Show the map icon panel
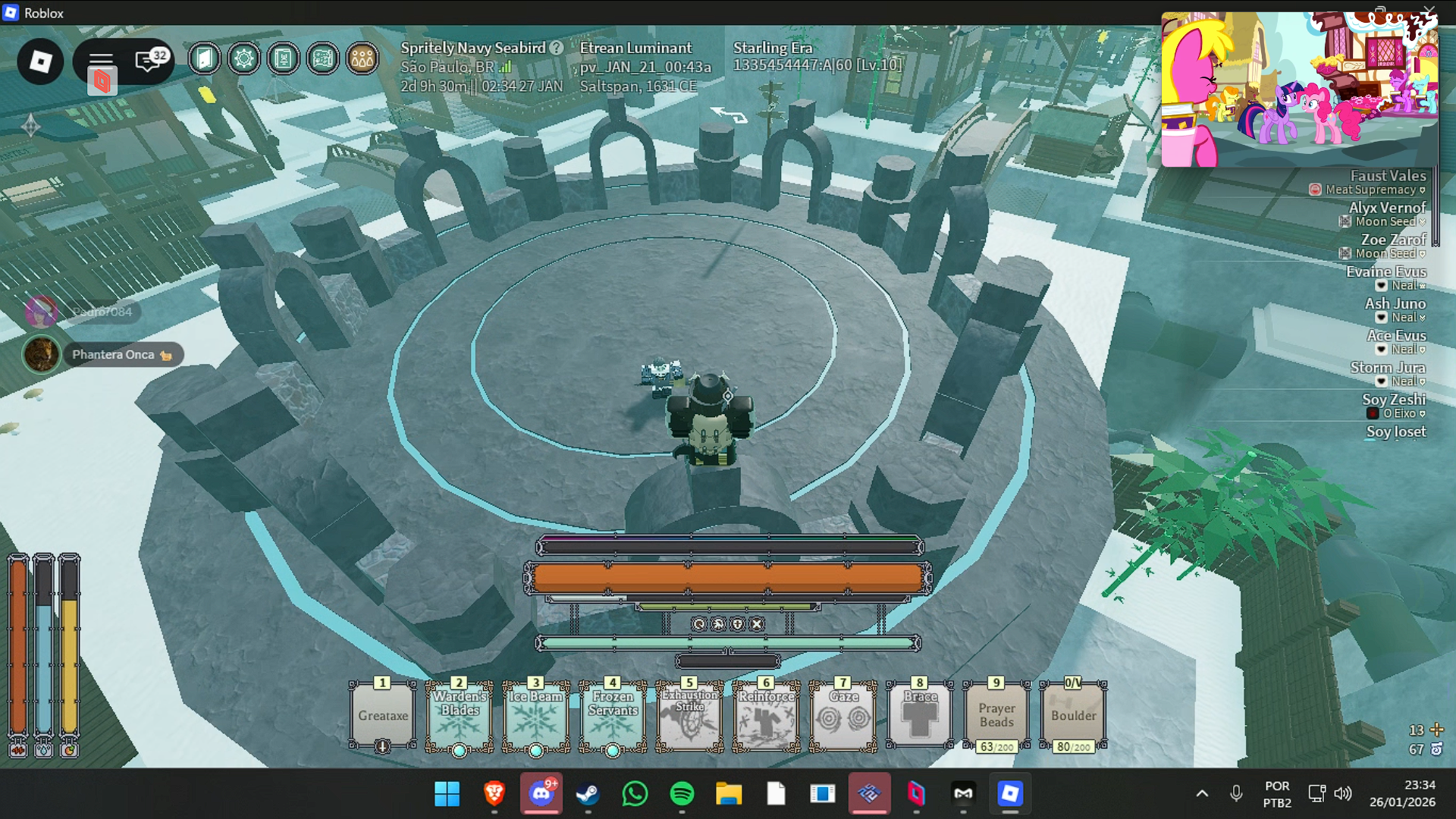This screenshot has height=819, width=1456. click(323, 58)
